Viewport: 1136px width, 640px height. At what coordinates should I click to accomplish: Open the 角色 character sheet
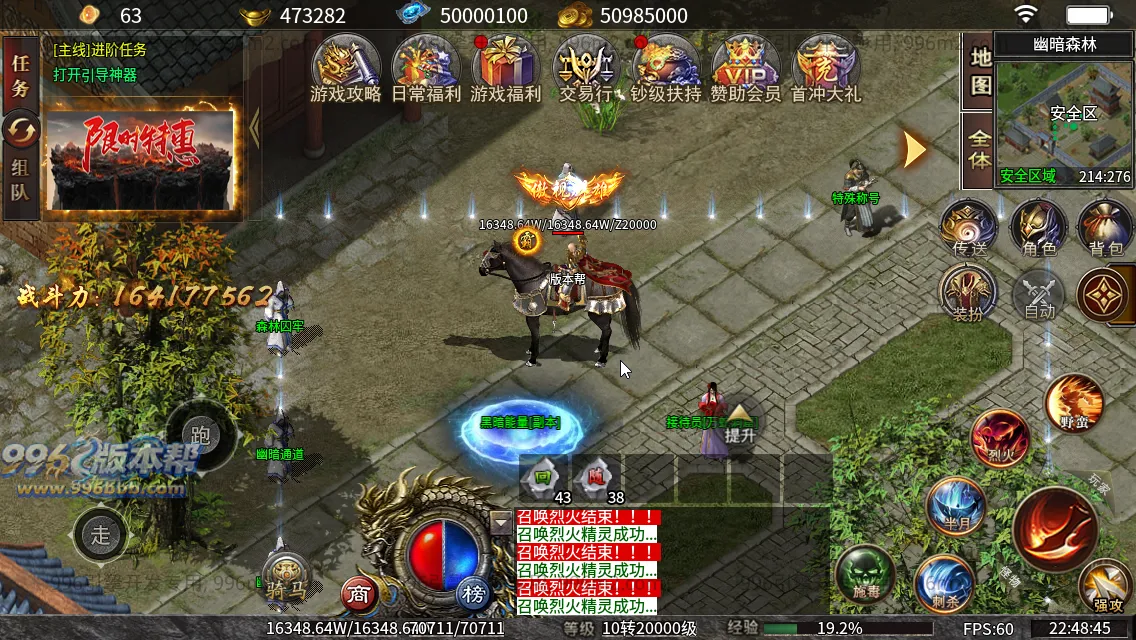click(x=1039, y=228)
